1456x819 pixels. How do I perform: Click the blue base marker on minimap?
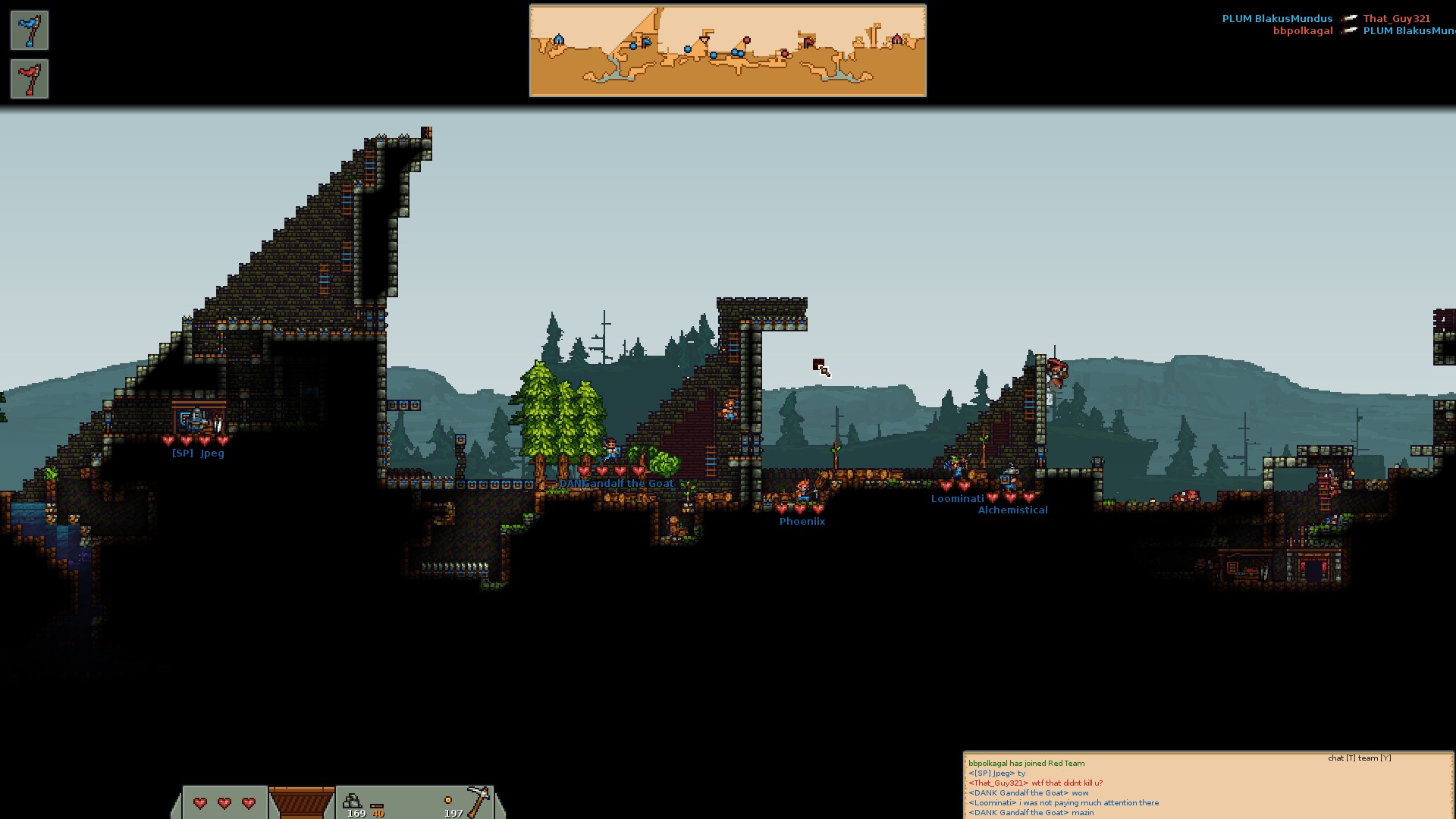point(559,39)
